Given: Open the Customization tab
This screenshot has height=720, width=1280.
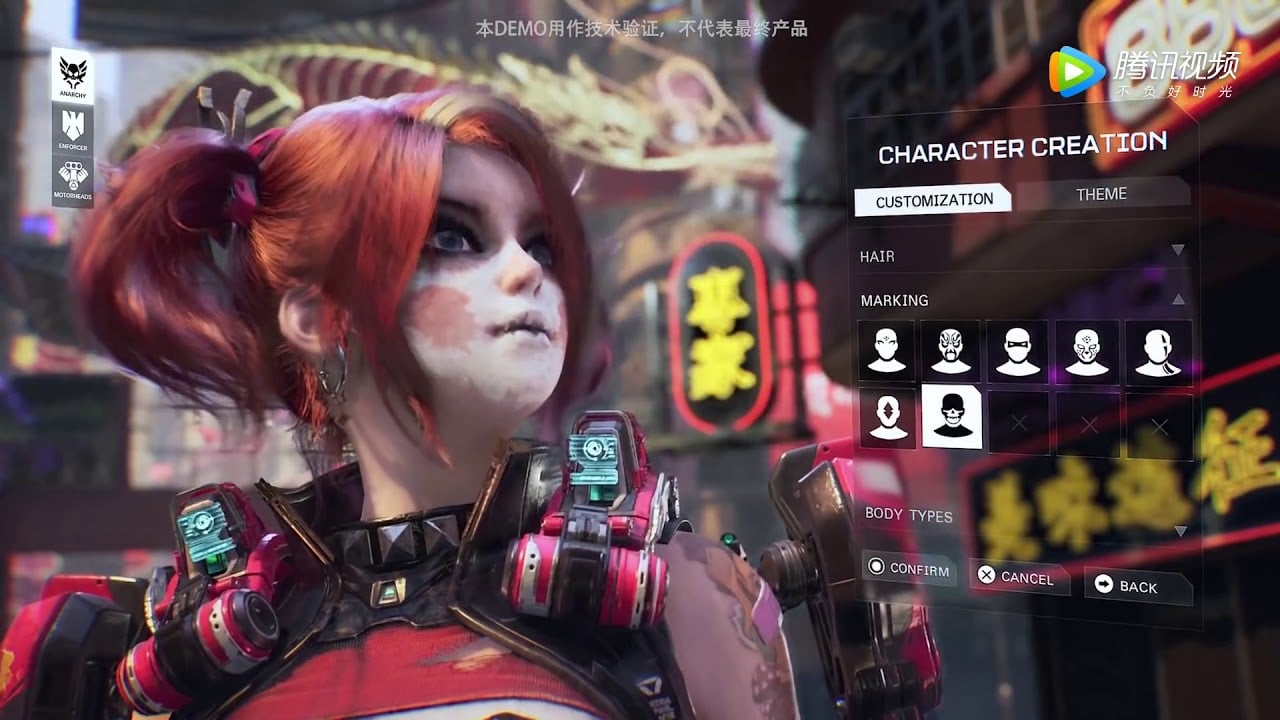Looking at the screenshot, I should 934,200.
